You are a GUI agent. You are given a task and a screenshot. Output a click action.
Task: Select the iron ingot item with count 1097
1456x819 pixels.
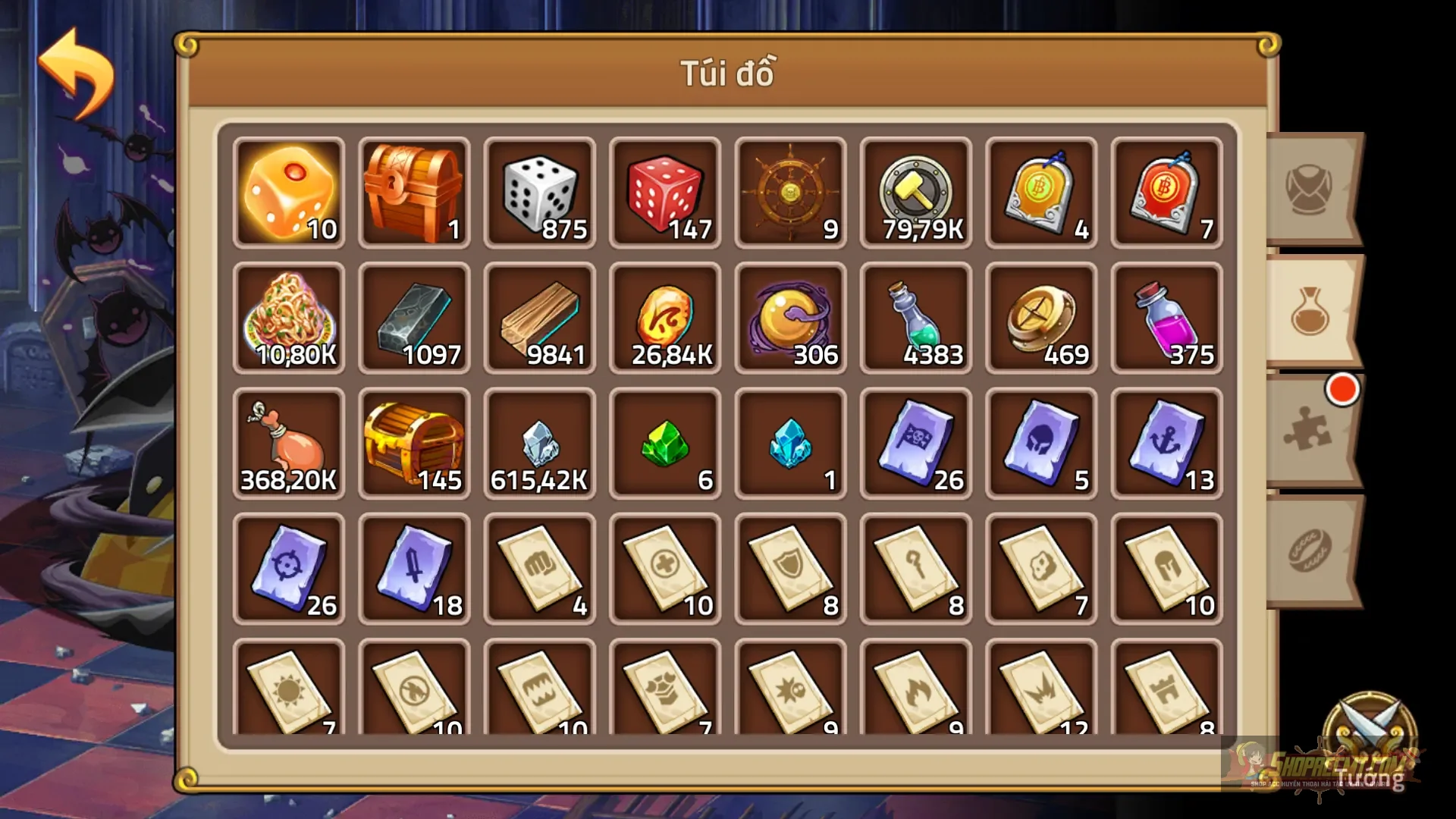pos(414,318)
